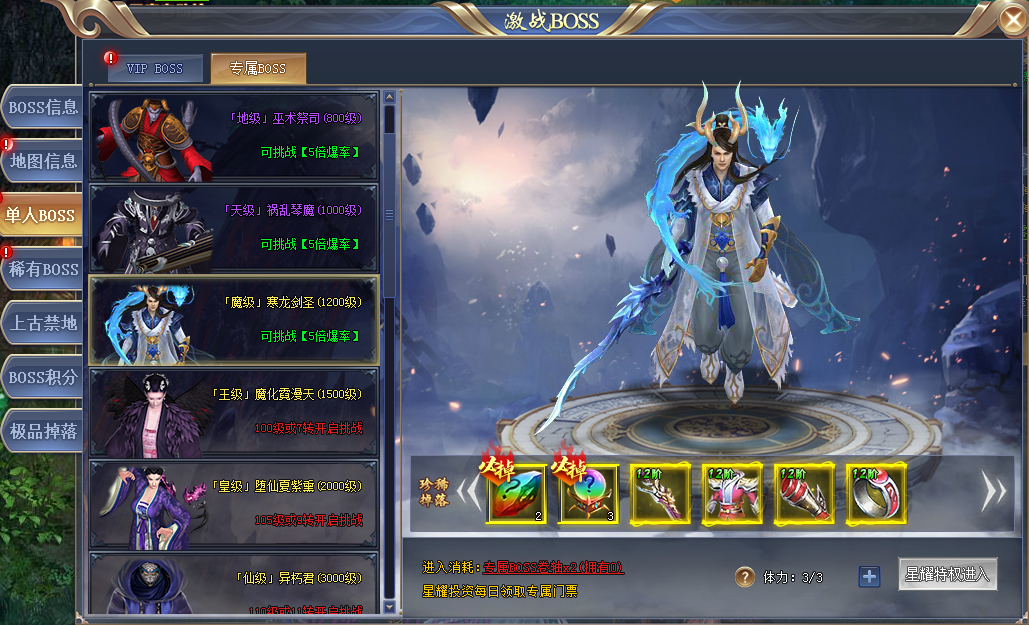
Task: Switch to the VIP BOSS tab
Action: (x=155, y=69)
